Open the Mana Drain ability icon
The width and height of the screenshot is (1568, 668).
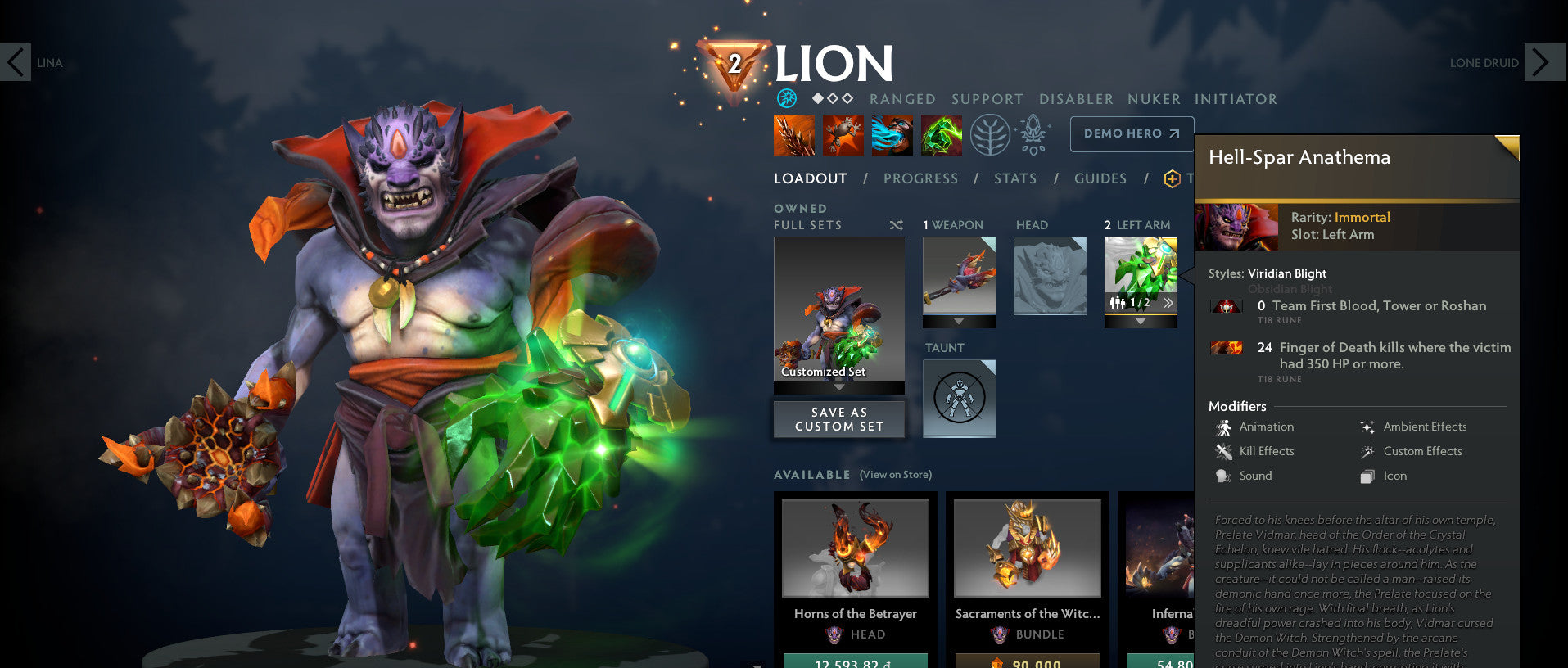tap(892, 133)
